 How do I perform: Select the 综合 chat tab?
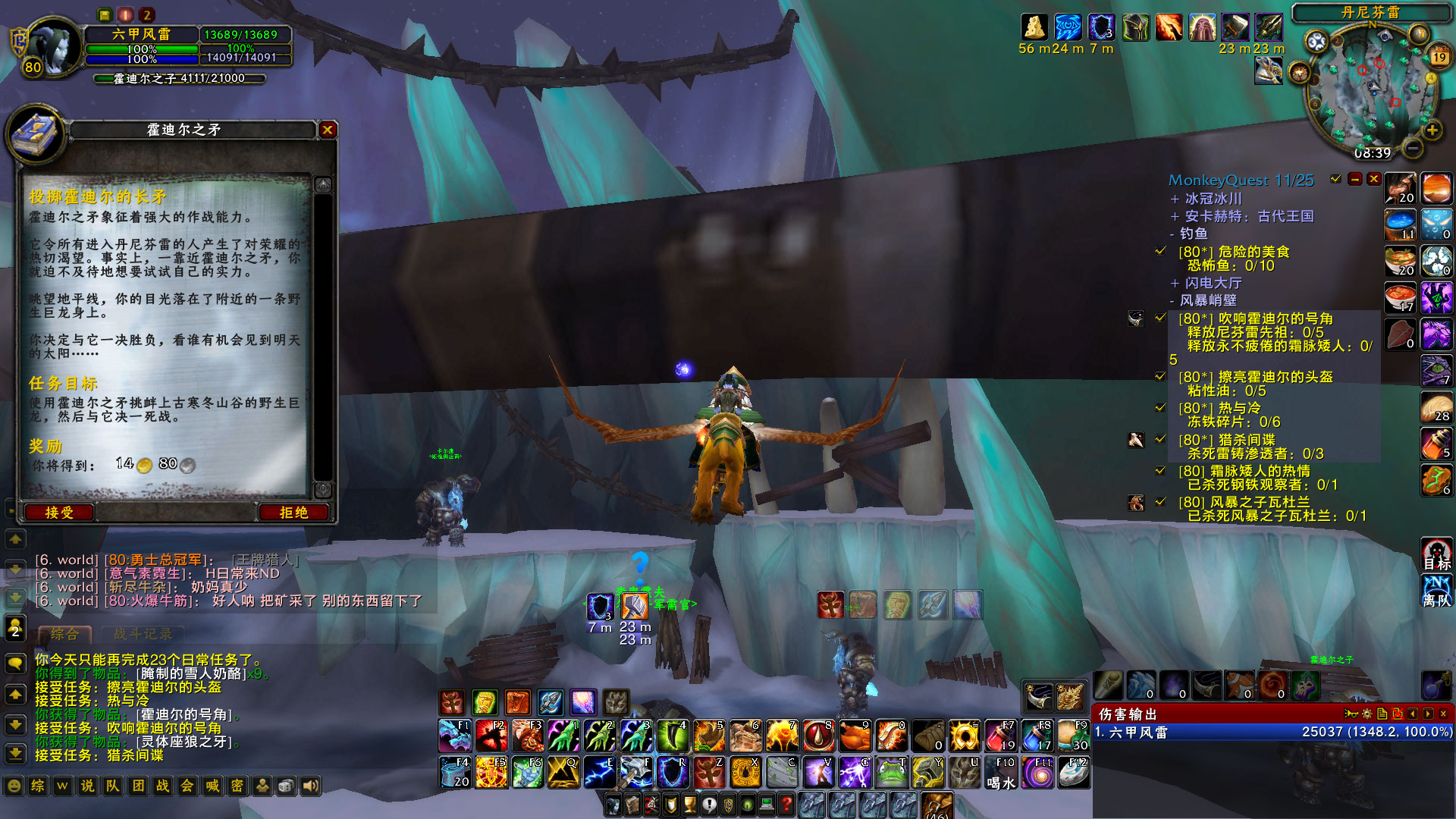pos(64,633)
